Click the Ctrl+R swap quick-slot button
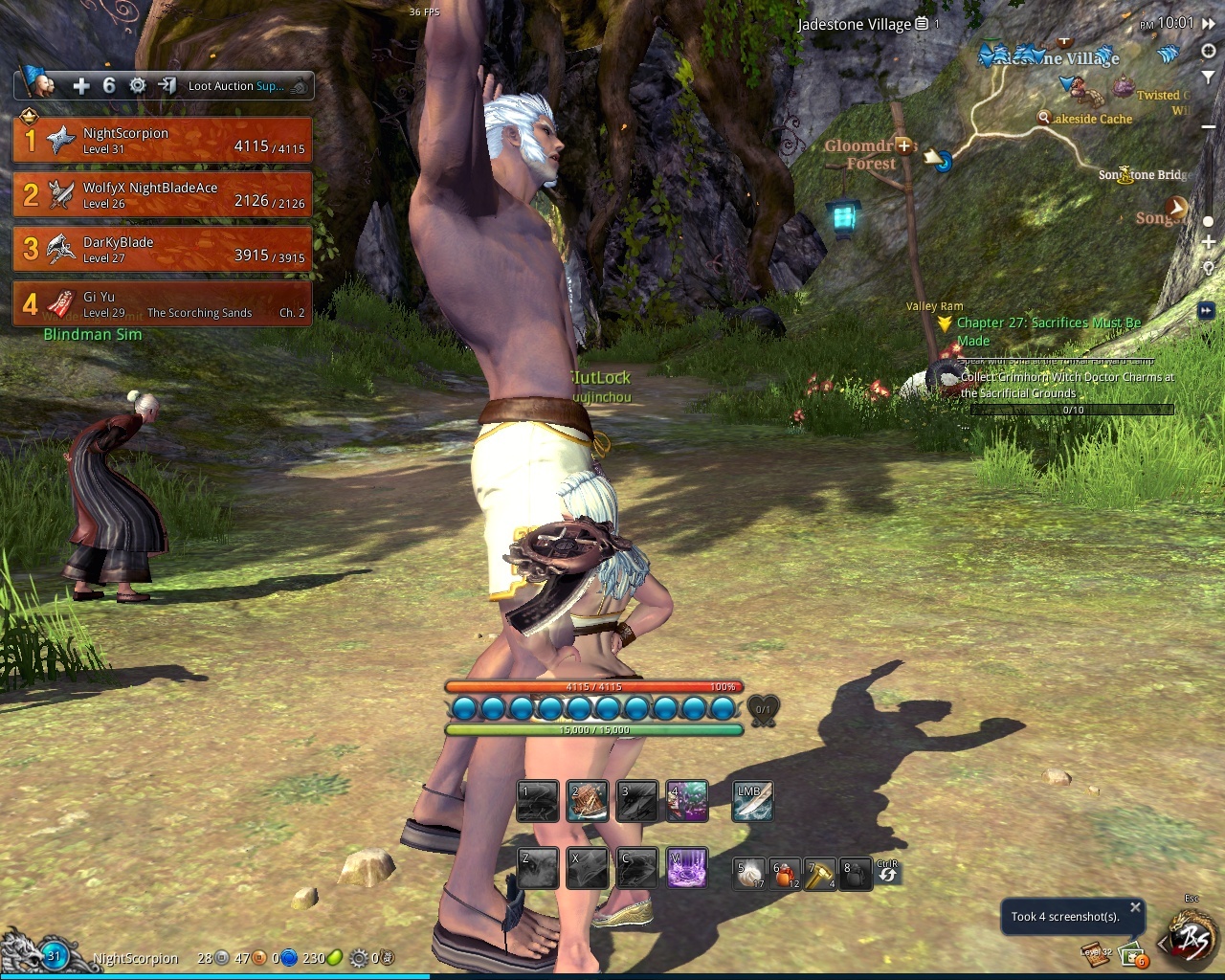Viewport: 1225px width, 980px height. (x=887, y=872)
